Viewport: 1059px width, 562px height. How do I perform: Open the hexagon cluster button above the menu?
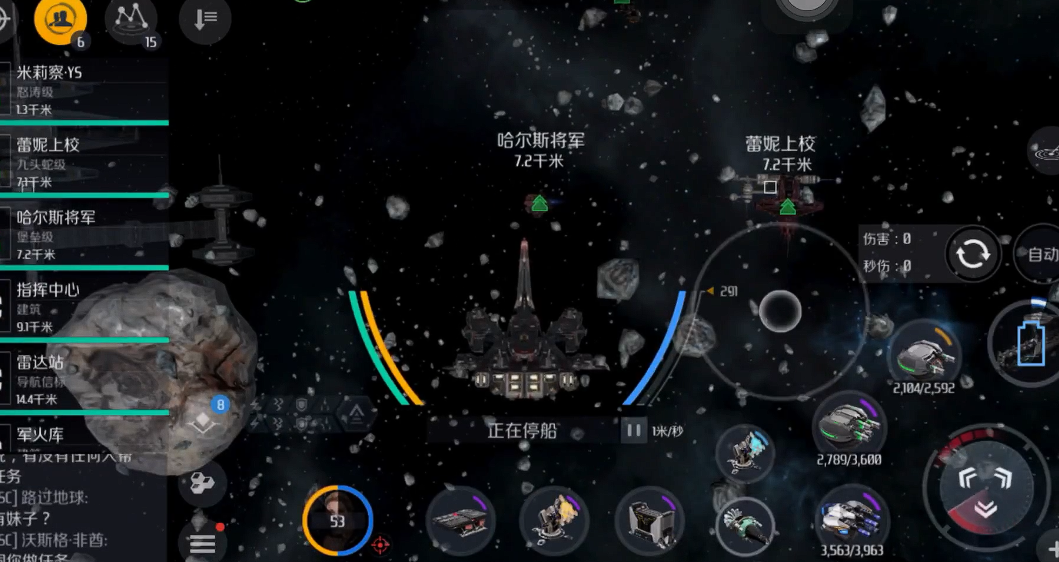(202, 485)
